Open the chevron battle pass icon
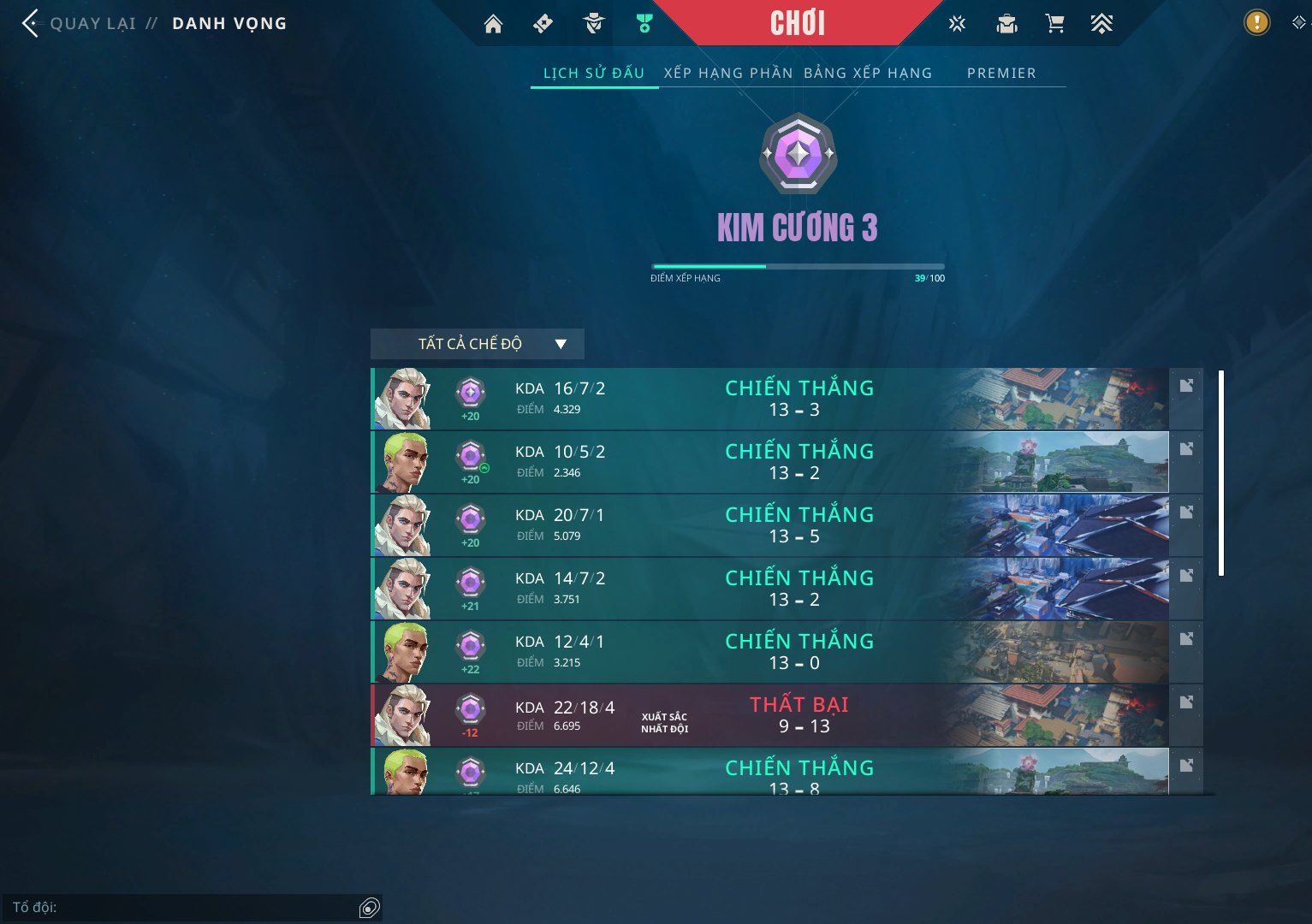1312x924 pixels. tap(1101, 24)
